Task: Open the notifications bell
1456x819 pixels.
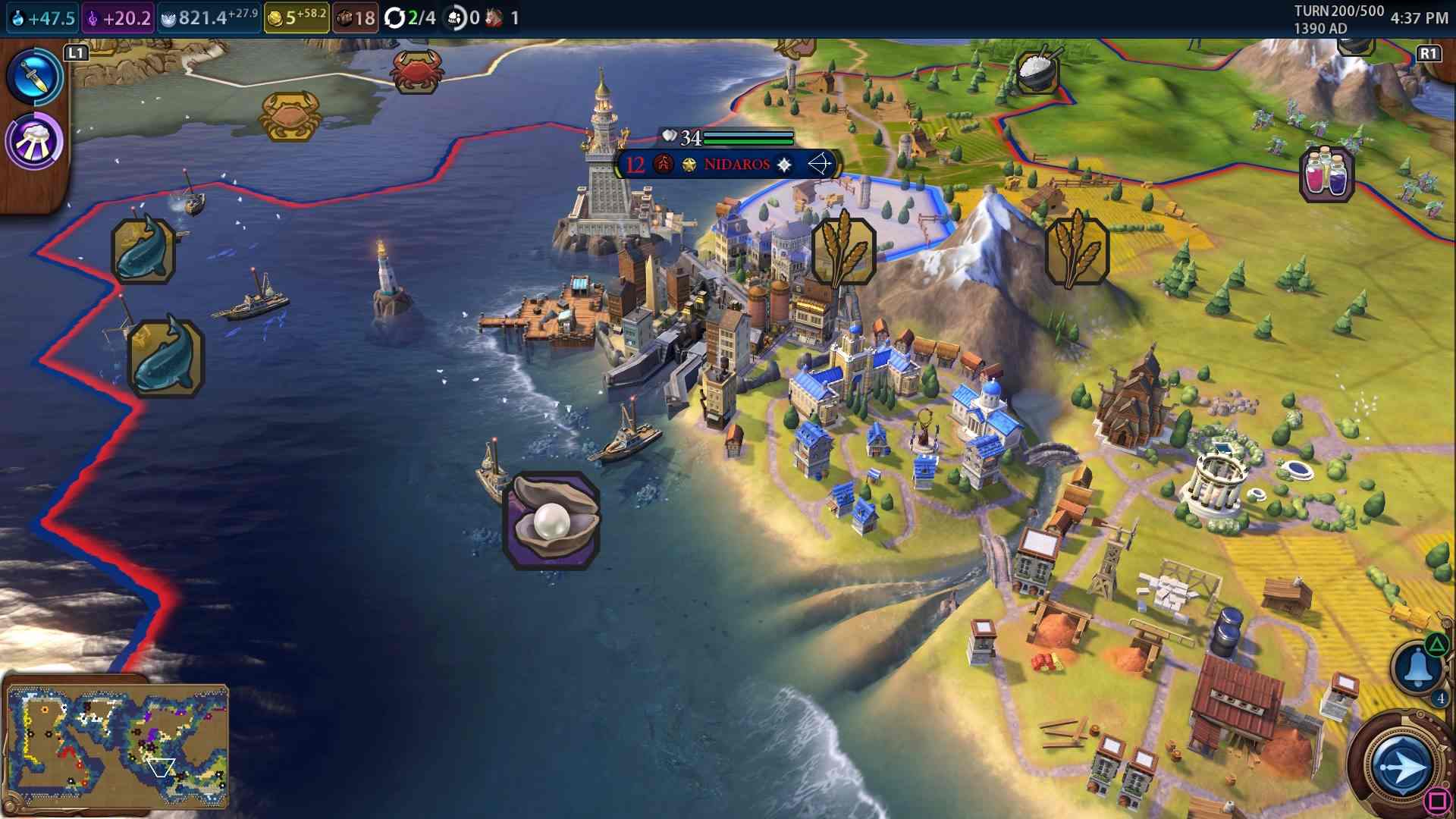Action: click(x=1416, y=667)
